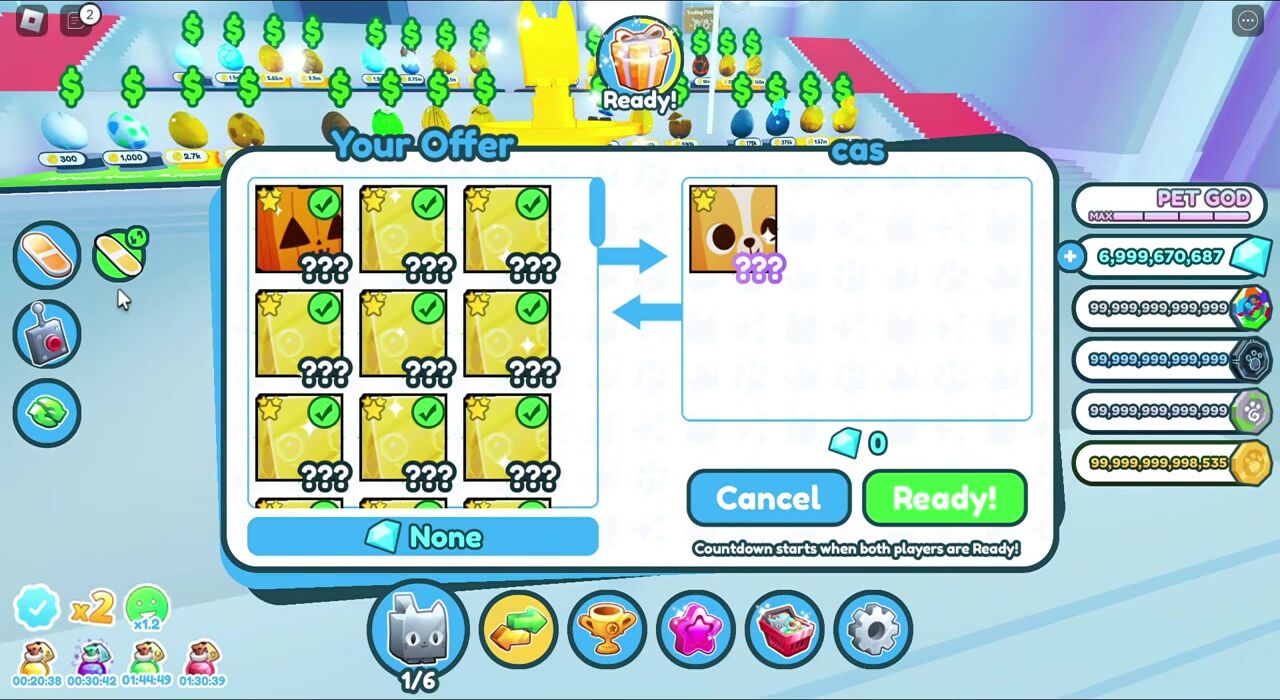Screen dimensions: 1280x700
Task: Set diamond offer amount showing None
Action: (x=423, y=537)
